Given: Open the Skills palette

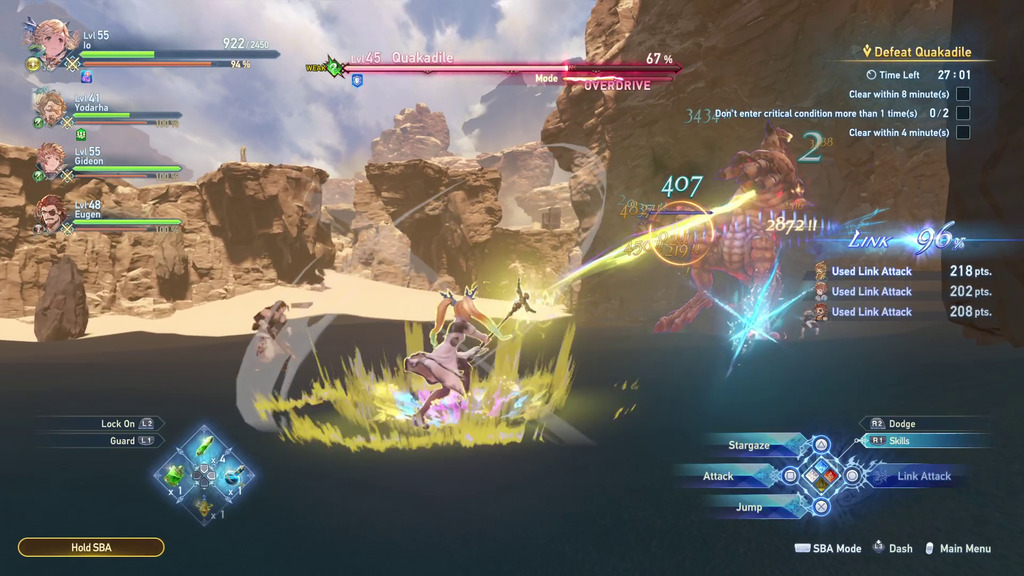Looking at the screenshot, I should tap(898, 440).
